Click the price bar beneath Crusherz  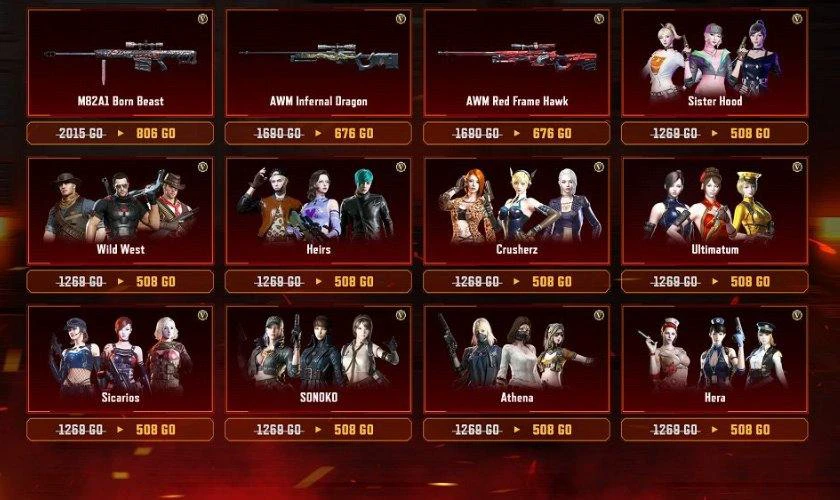pyautogui.click(x=516, y=281)
